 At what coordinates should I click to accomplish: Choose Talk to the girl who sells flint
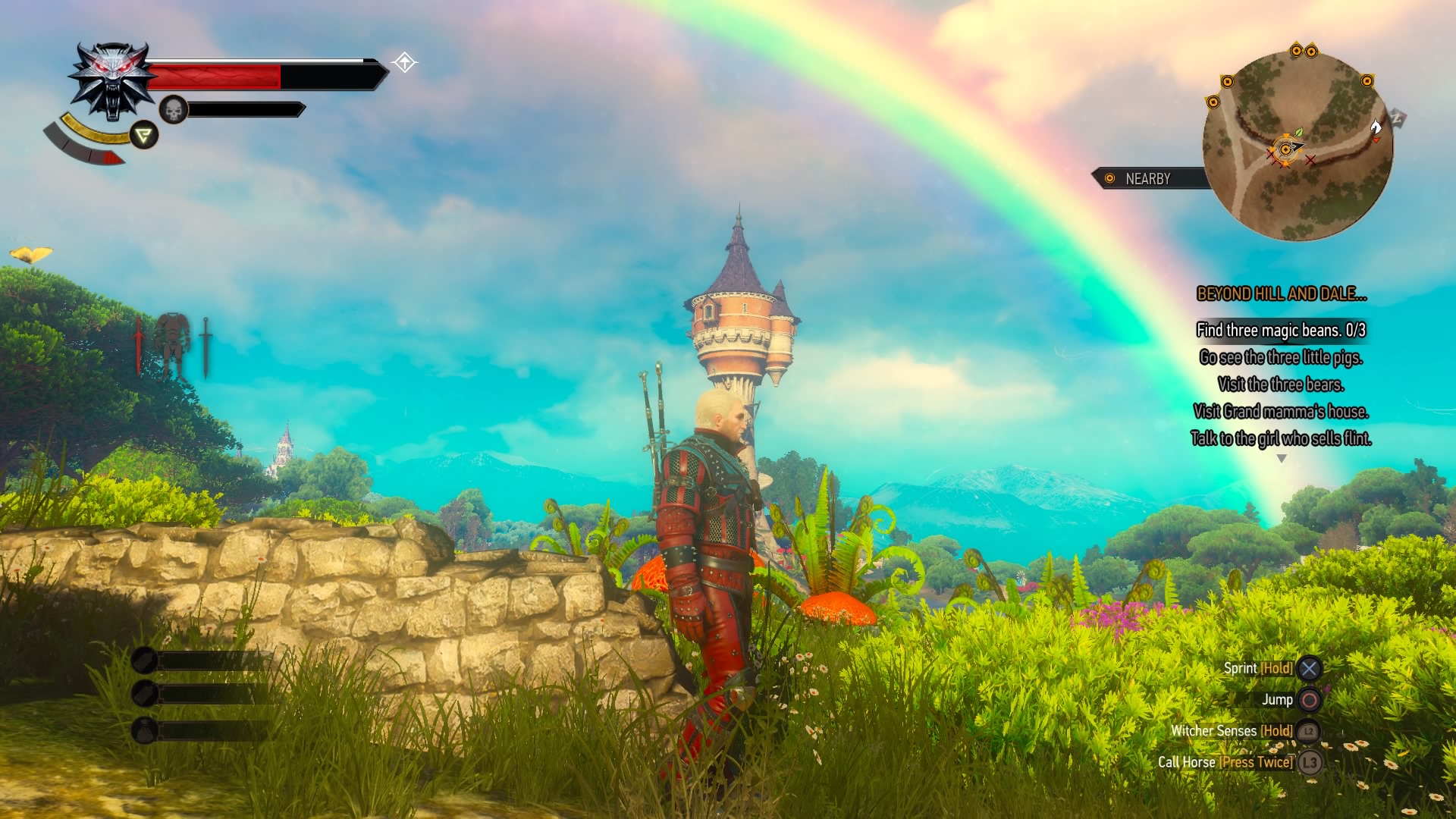[1281, 438]
